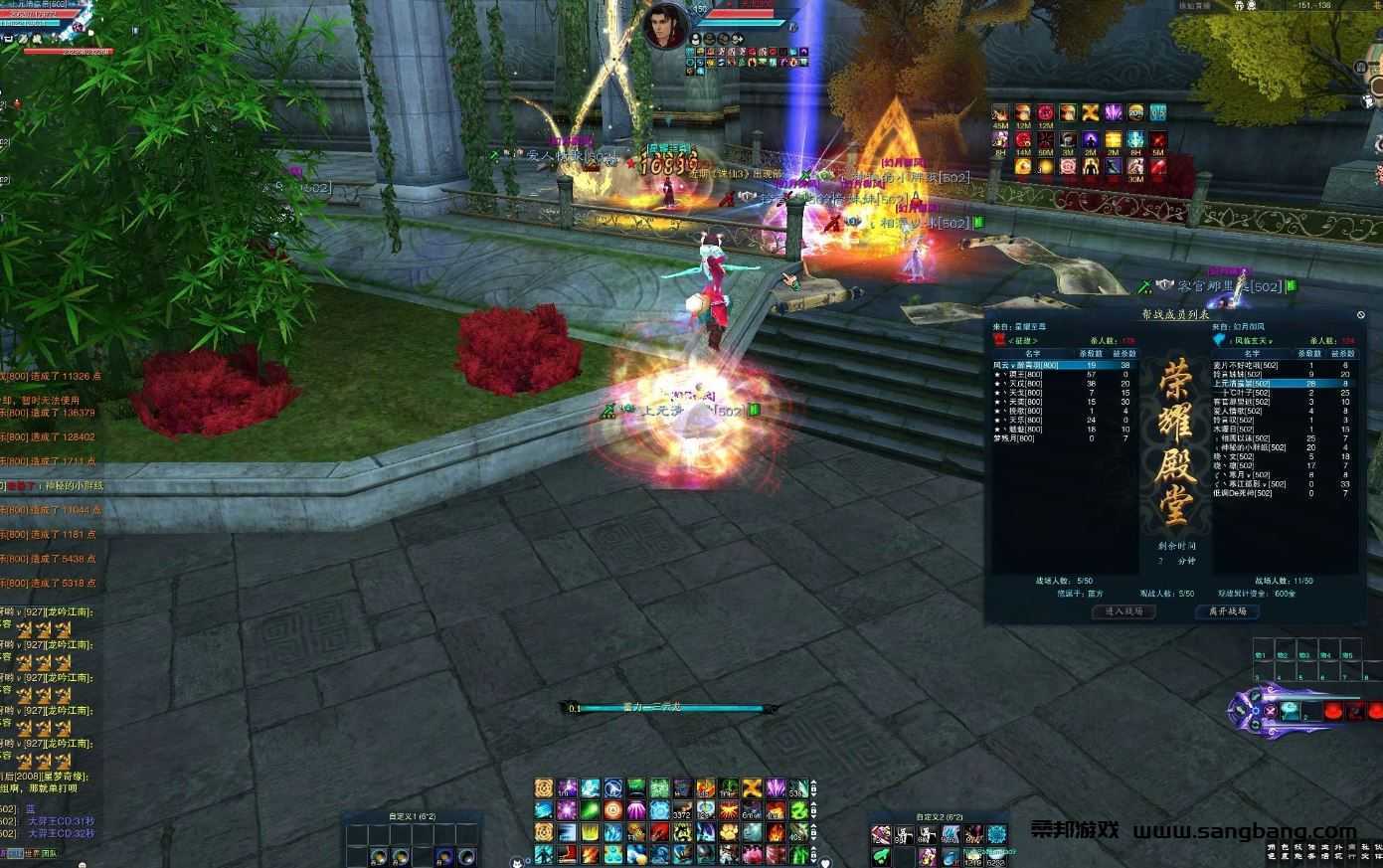Click the 20% buff status icon
Screen dimensions: 1383x868
click(1135, 113)
